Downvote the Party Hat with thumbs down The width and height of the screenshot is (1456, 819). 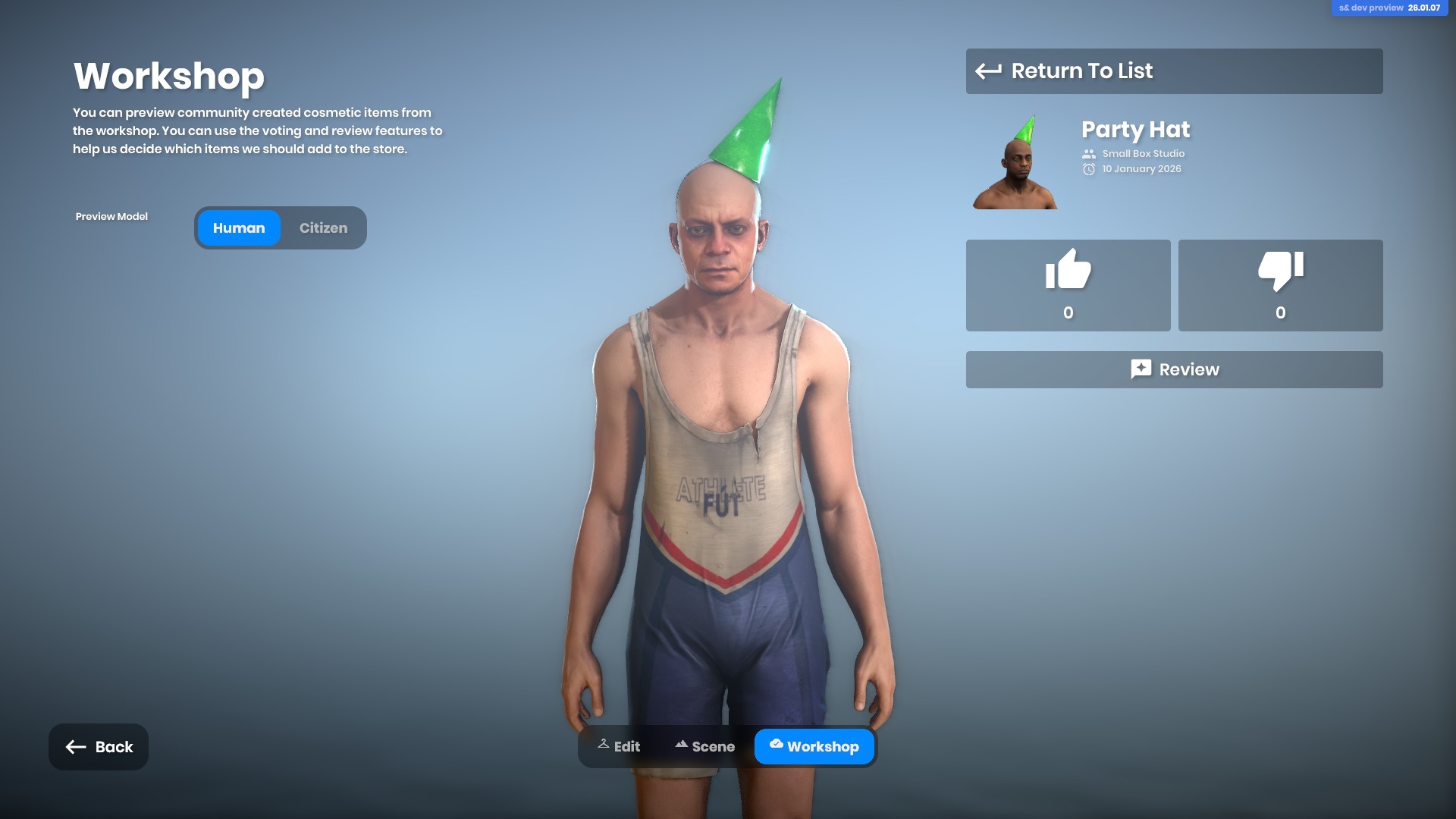point(1280,285)
